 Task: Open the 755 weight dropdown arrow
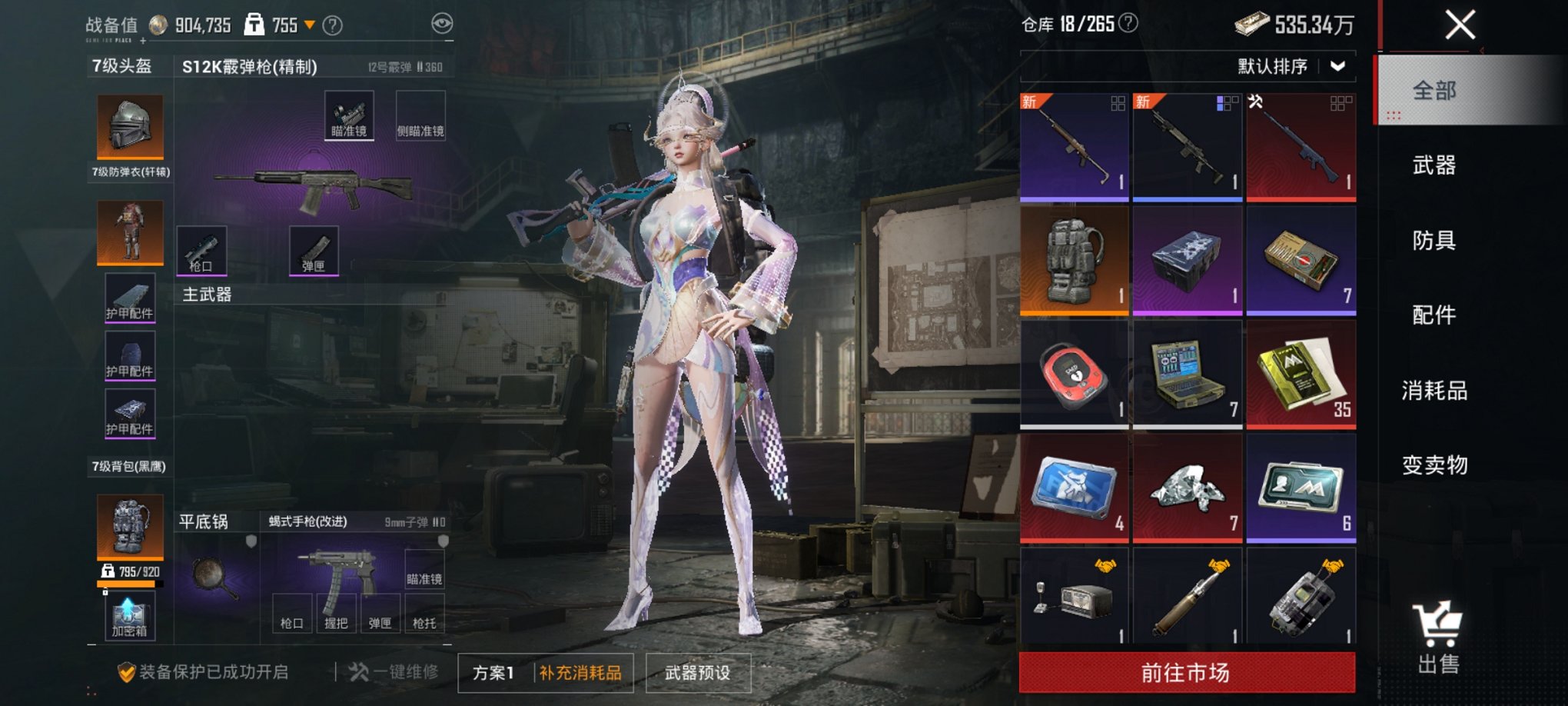[x=311, y=24]
